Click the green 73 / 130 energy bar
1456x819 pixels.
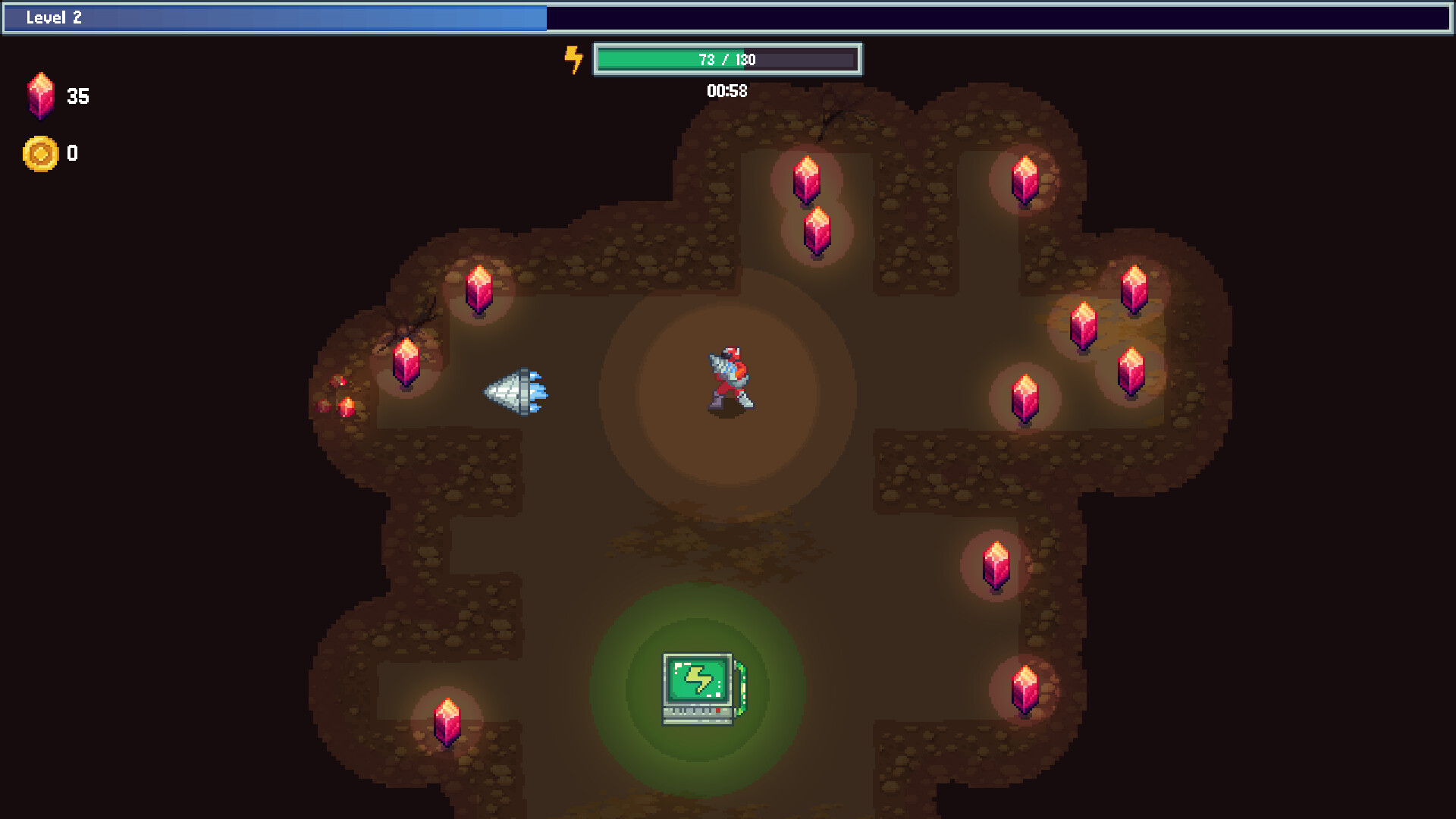728,59
